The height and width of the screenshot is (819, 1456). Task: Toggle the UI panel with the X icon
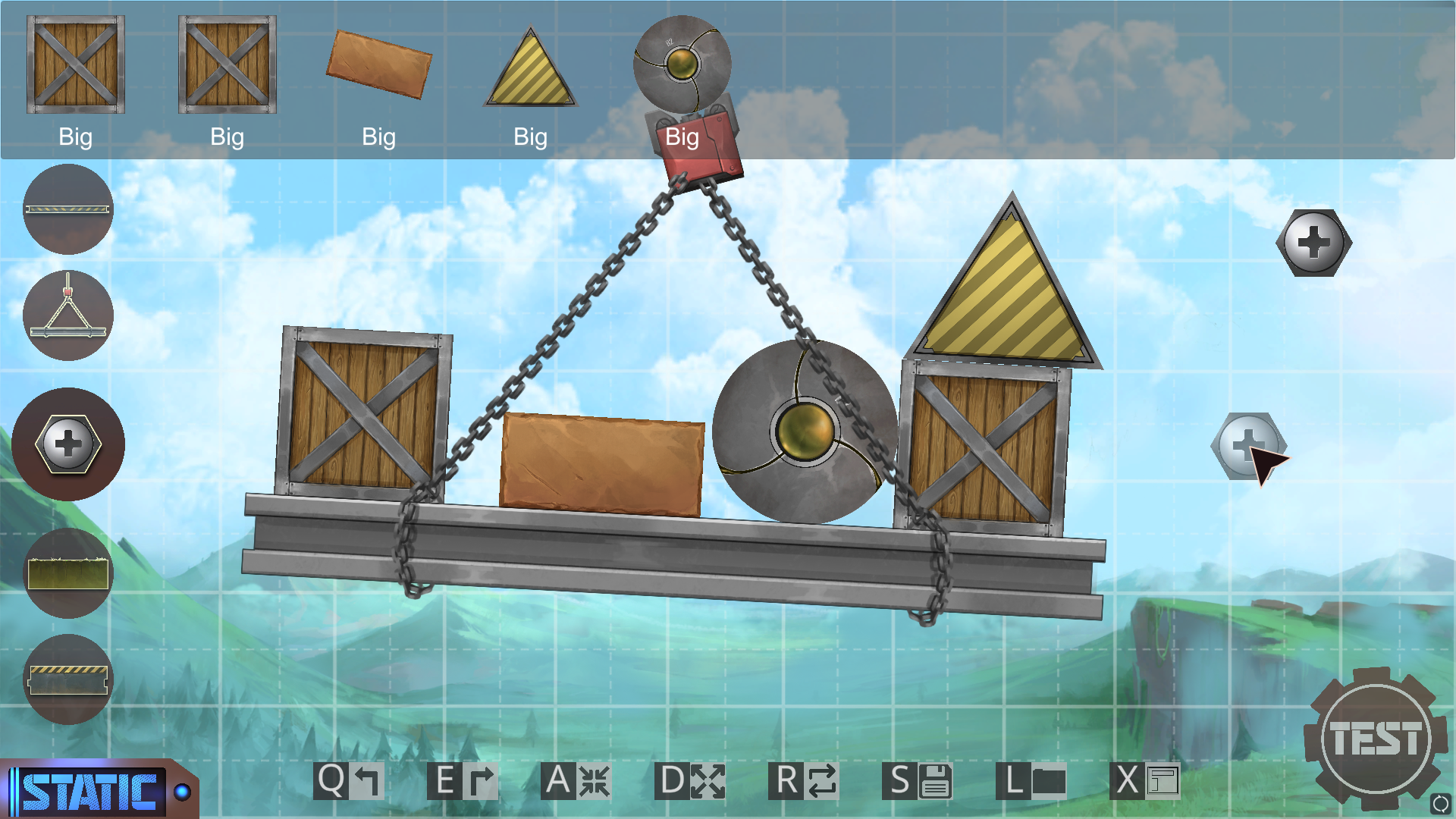click(x=1147, y=780)
